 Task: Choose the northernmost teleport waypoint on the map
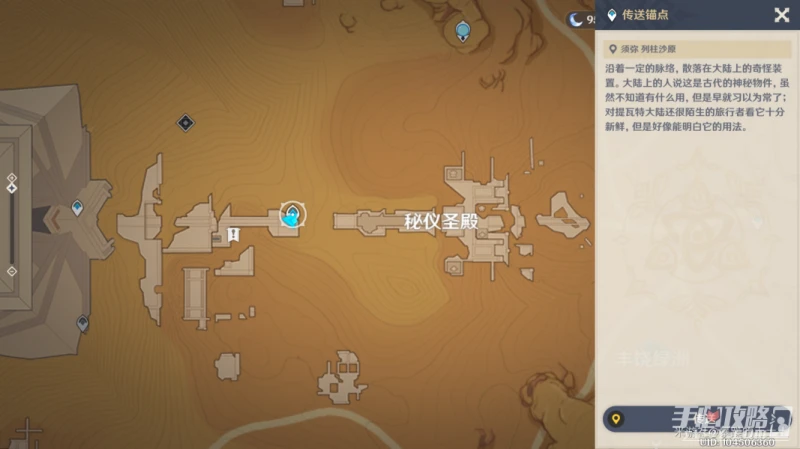click(x=462, y=31)
